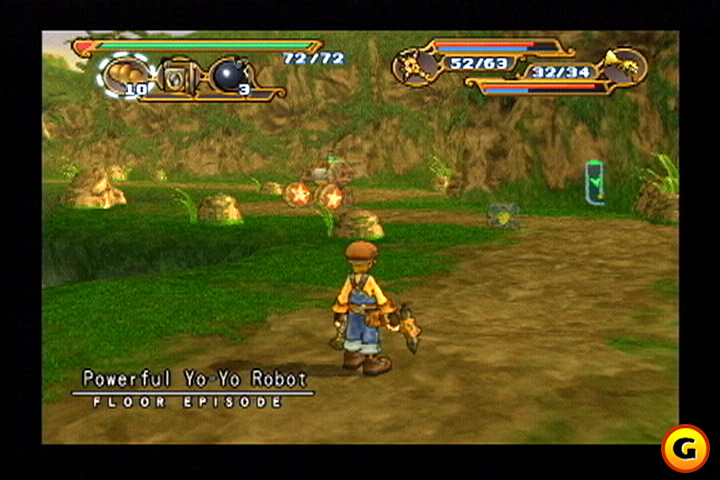Click the GameSpot logo watermark
The height and width of the screenshot is (480, 720).
(x=684, y=449)
